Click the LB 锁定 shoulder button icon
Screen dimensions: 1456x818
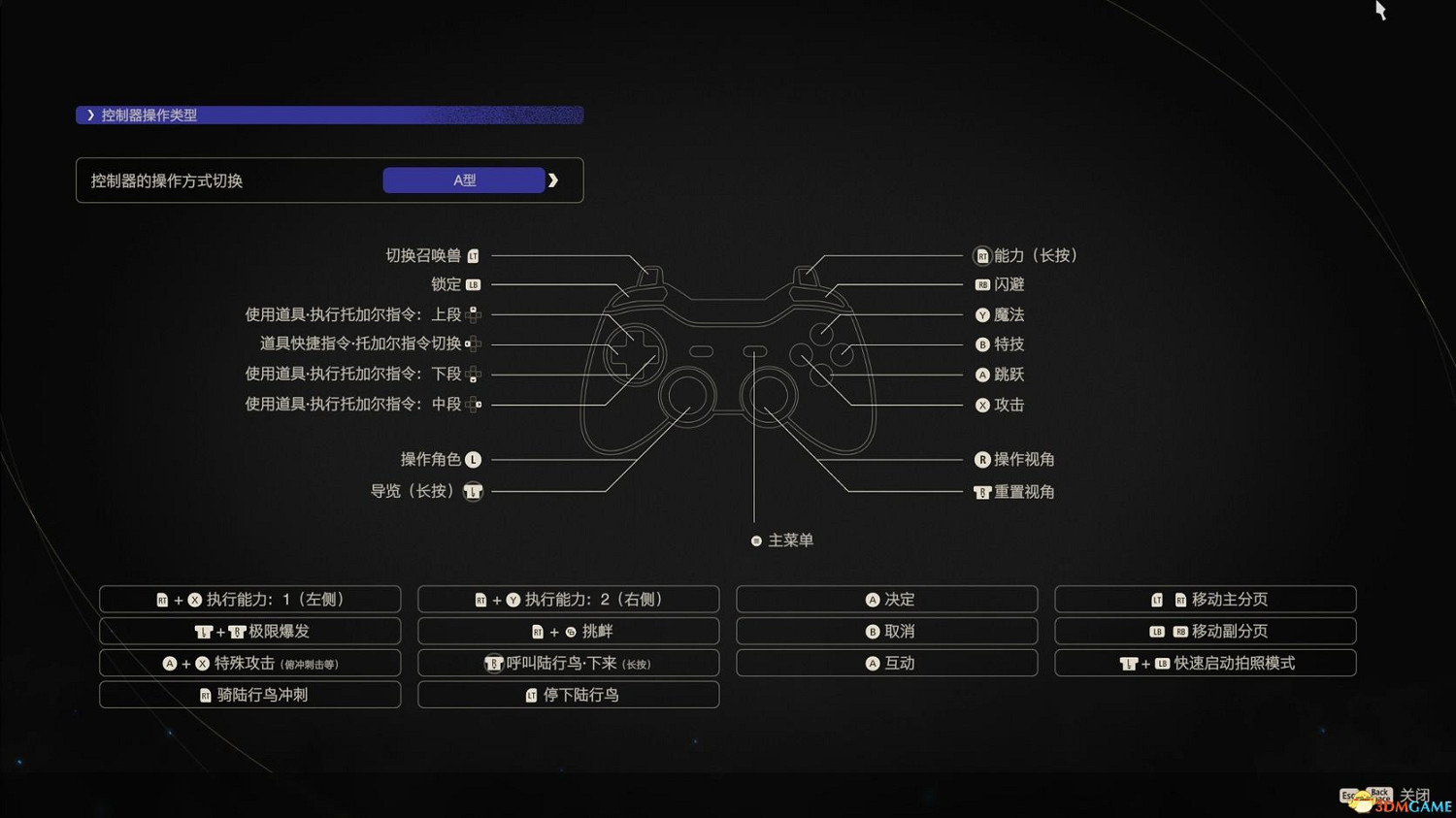point(473,284)
